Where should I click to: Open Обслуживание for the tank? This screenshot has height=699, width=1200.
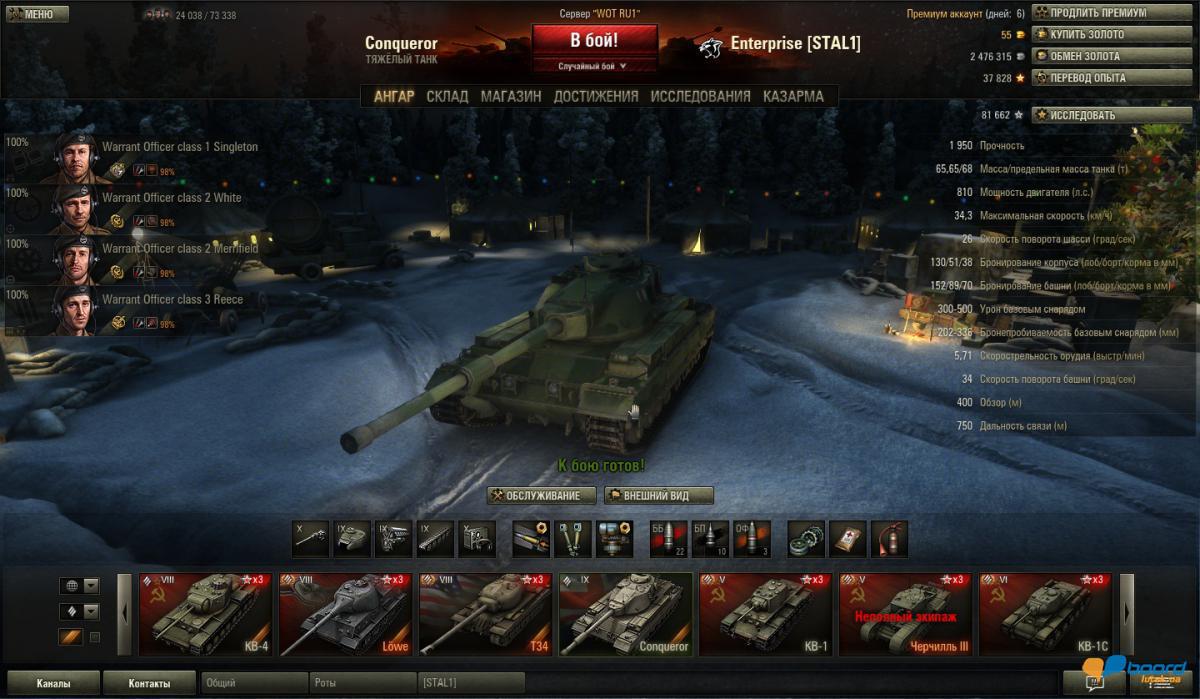(x=541, y=495)
